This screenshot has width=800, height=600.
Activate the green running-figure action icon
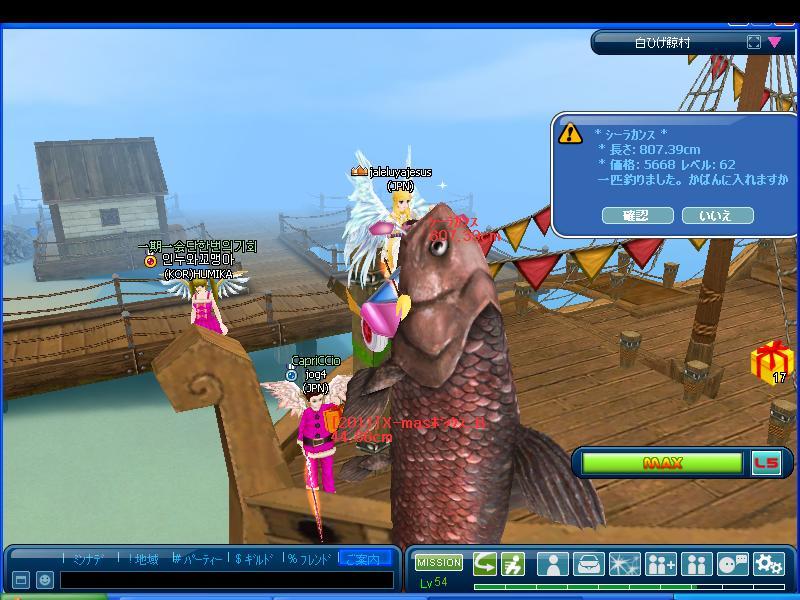point(513,564)
